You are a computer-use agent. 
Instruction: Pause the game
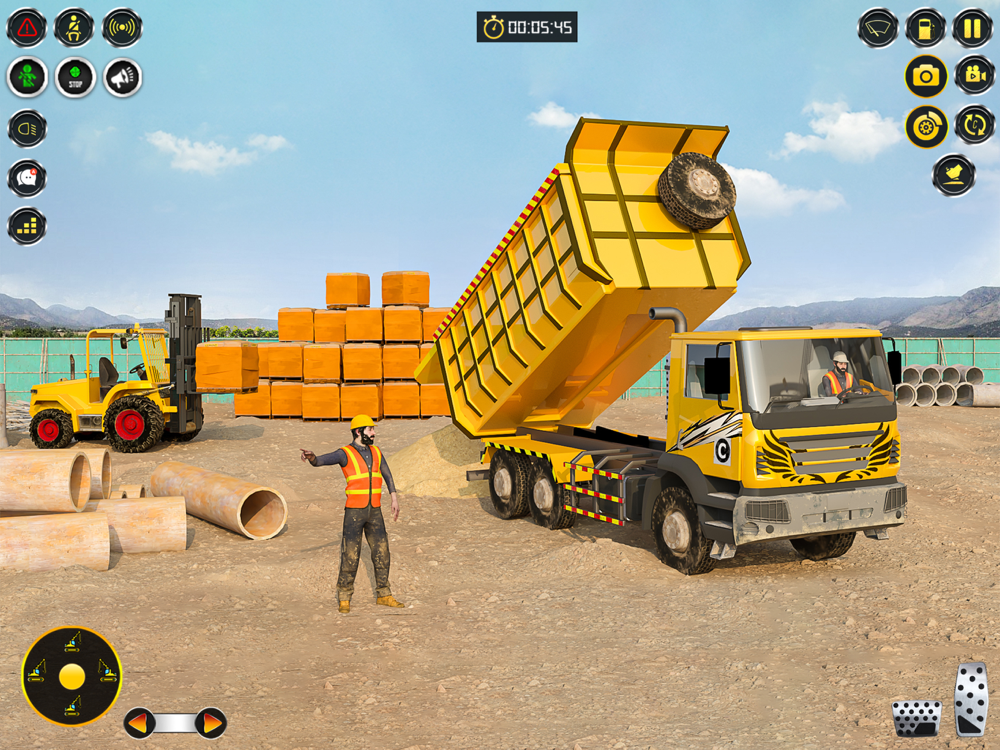[972, 28]
